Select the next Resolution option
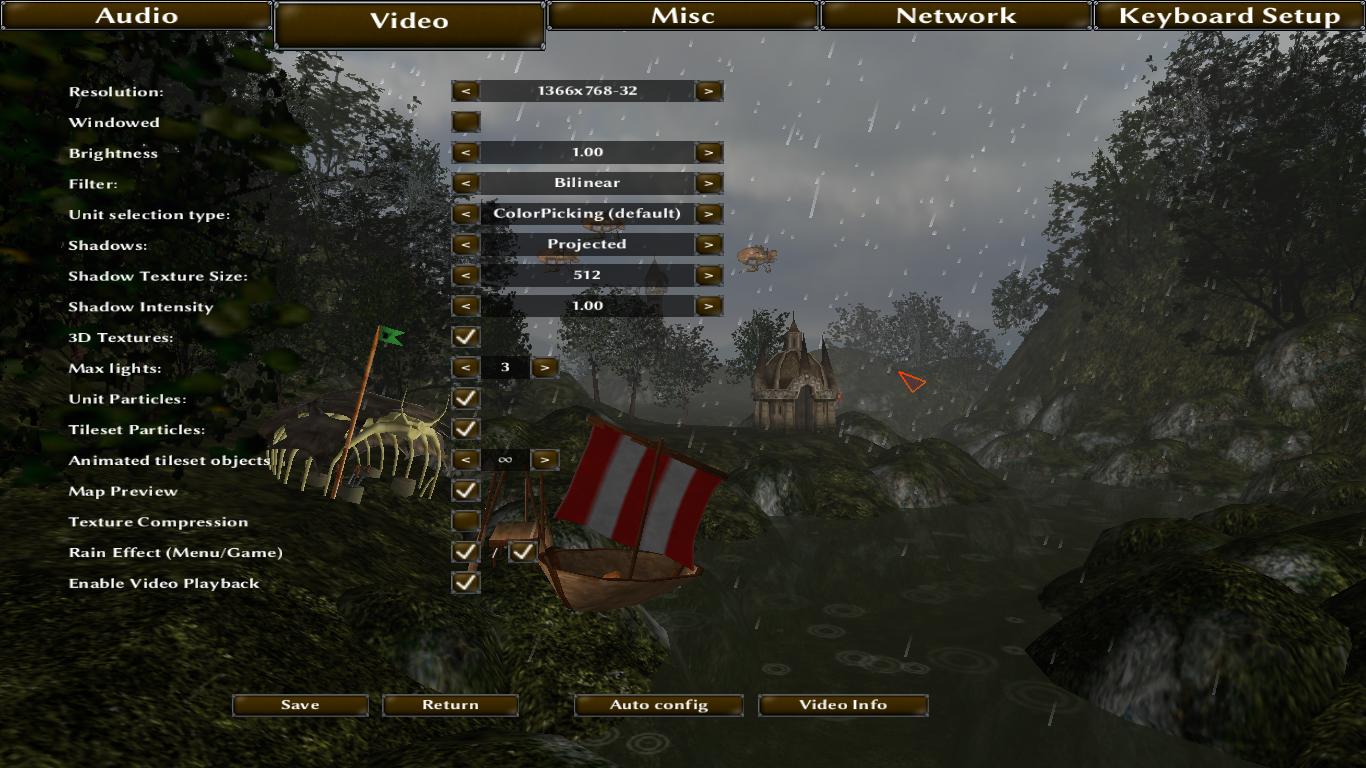 pyautogui.click(x=709, y=91)
